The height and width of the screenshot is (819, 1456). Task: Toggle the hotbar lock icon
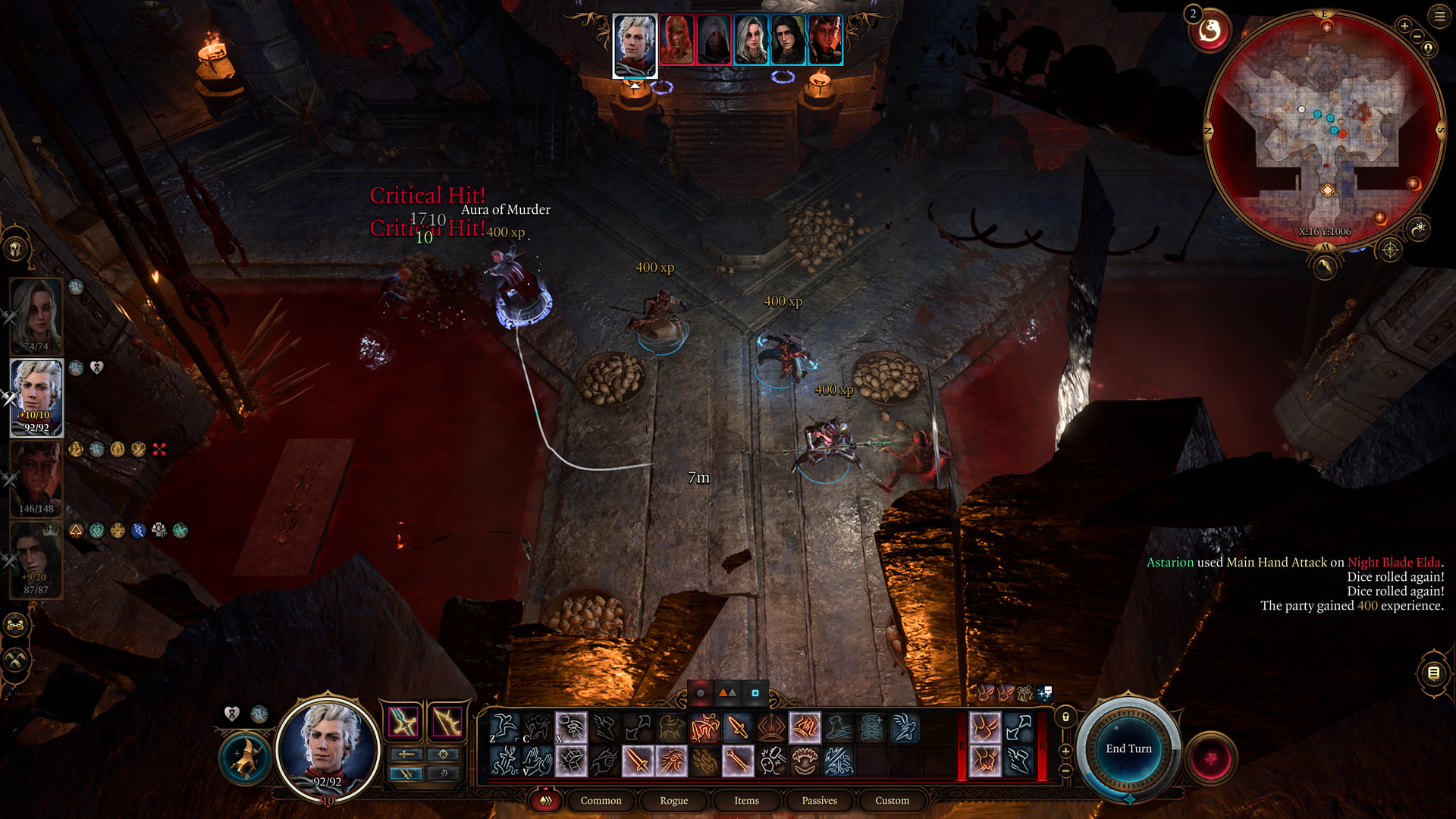(1065, 717)
